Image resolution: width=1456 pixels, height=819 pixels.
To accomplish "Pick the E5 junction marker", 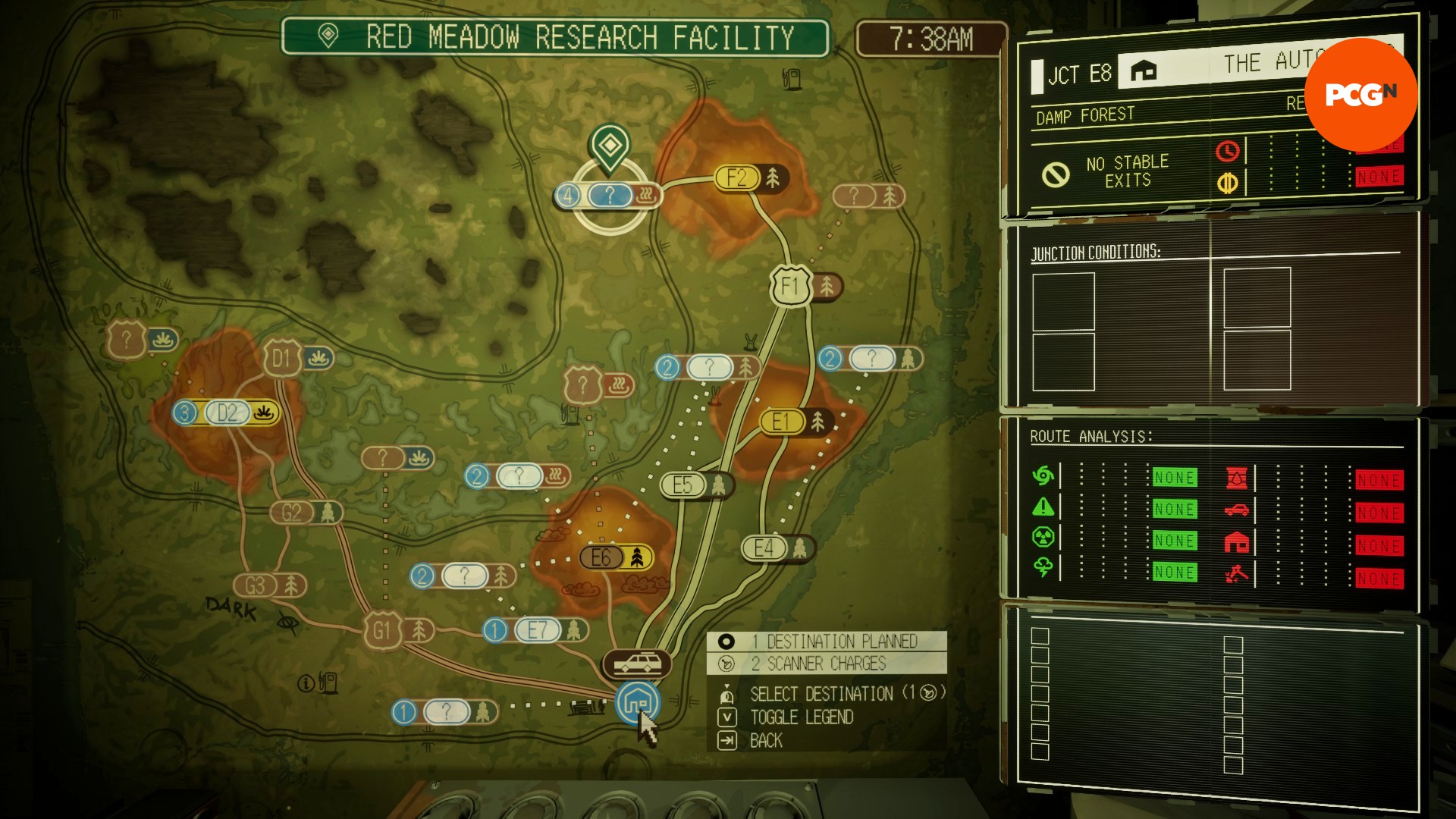I will pos(682,485).
